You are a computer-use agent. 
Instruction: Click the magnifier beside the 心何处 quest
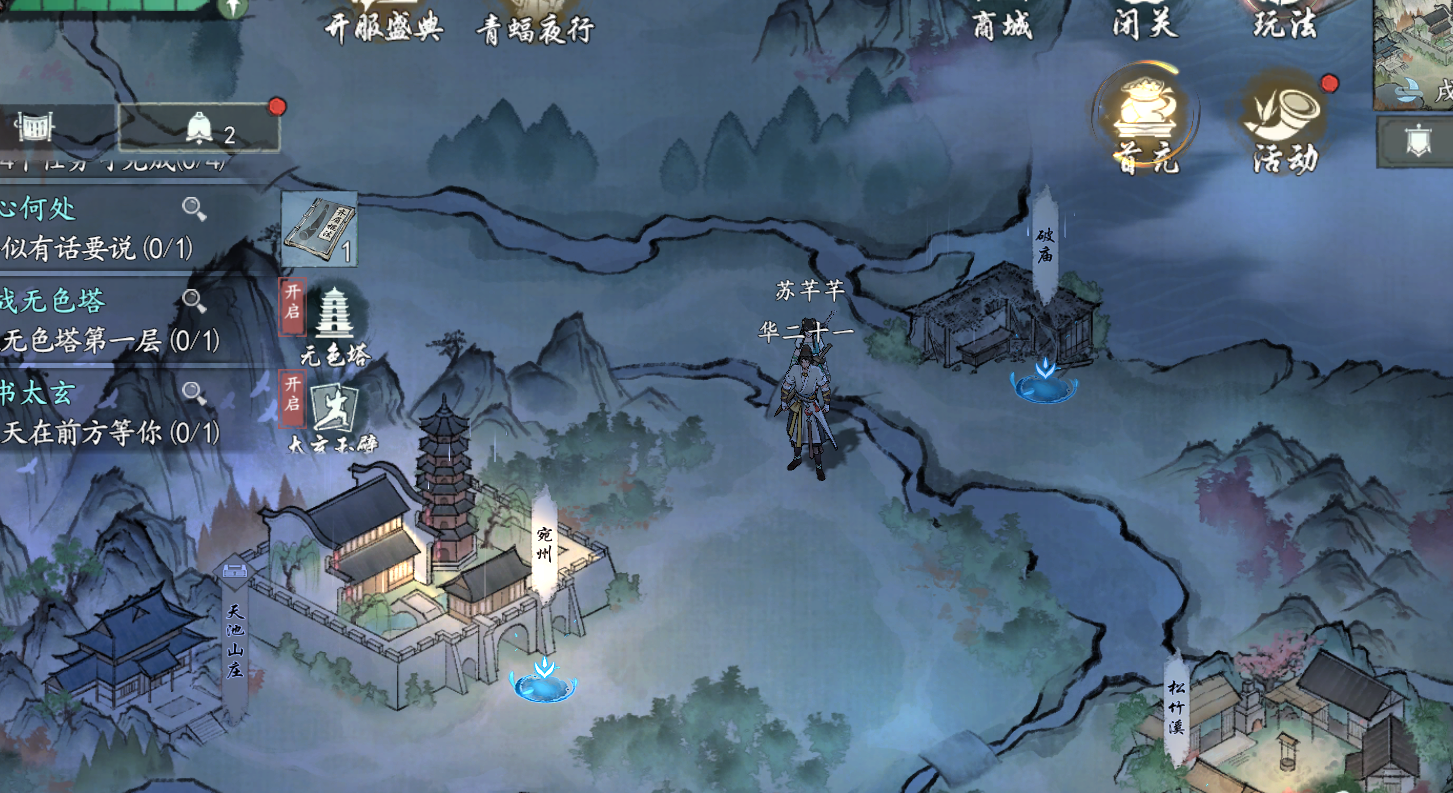pyautogui.click(x=194, y=209)
